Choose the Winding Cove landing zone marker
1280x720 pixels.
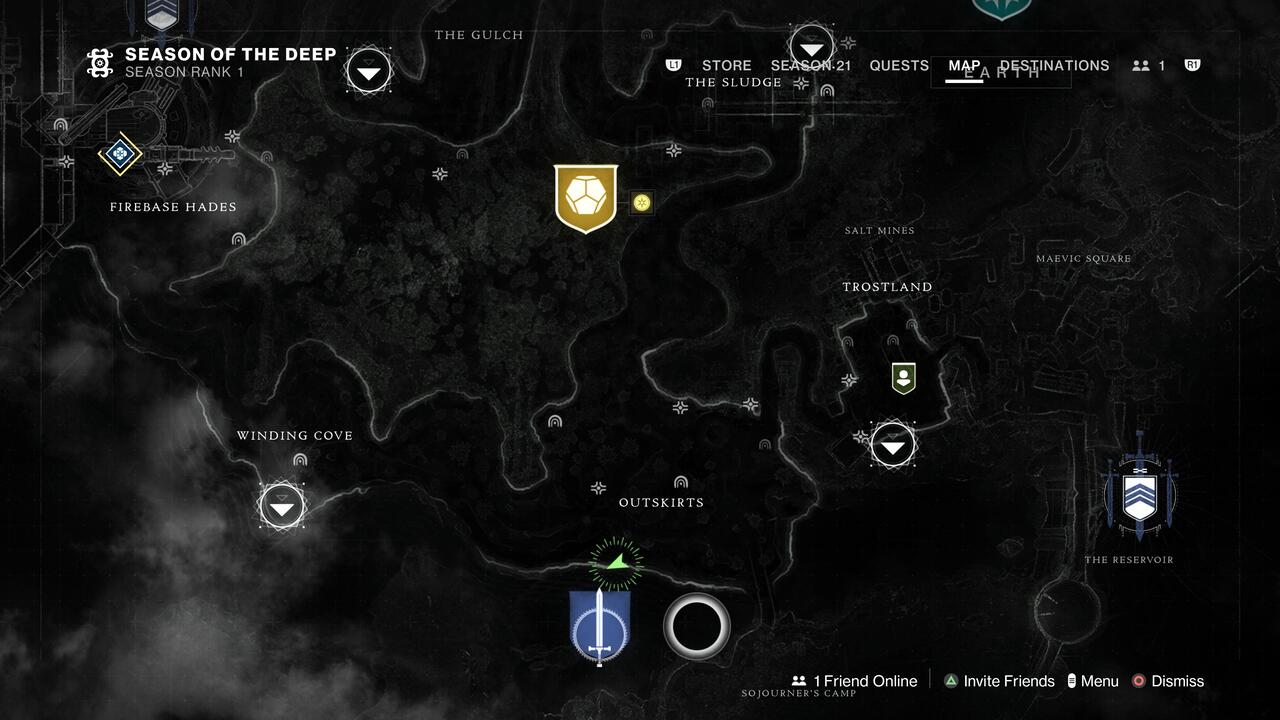[282, 507]
